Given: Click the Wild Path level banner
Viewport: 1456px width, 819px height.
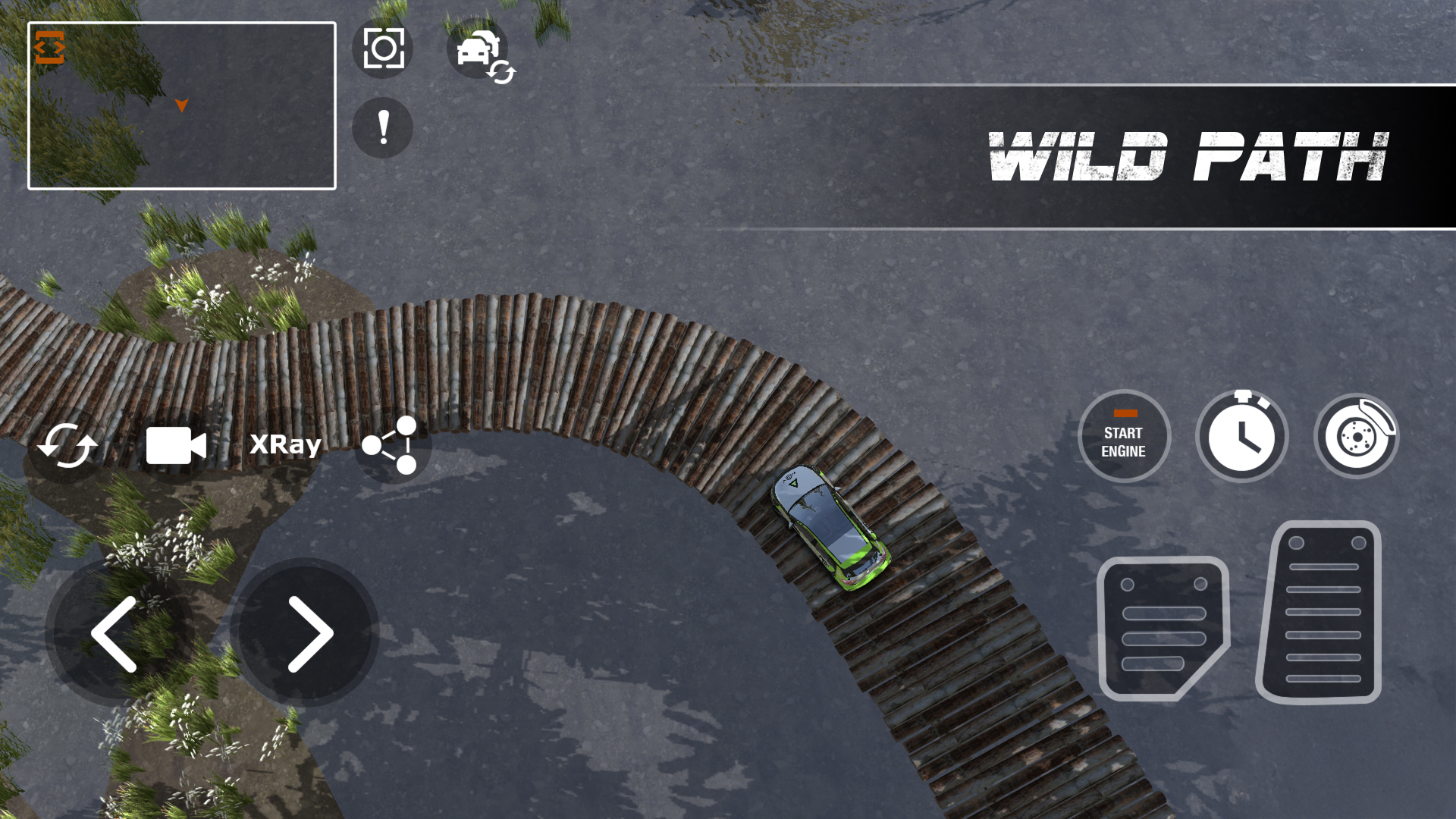Looking at the screenshot, I should click(x=1188, y=157).
